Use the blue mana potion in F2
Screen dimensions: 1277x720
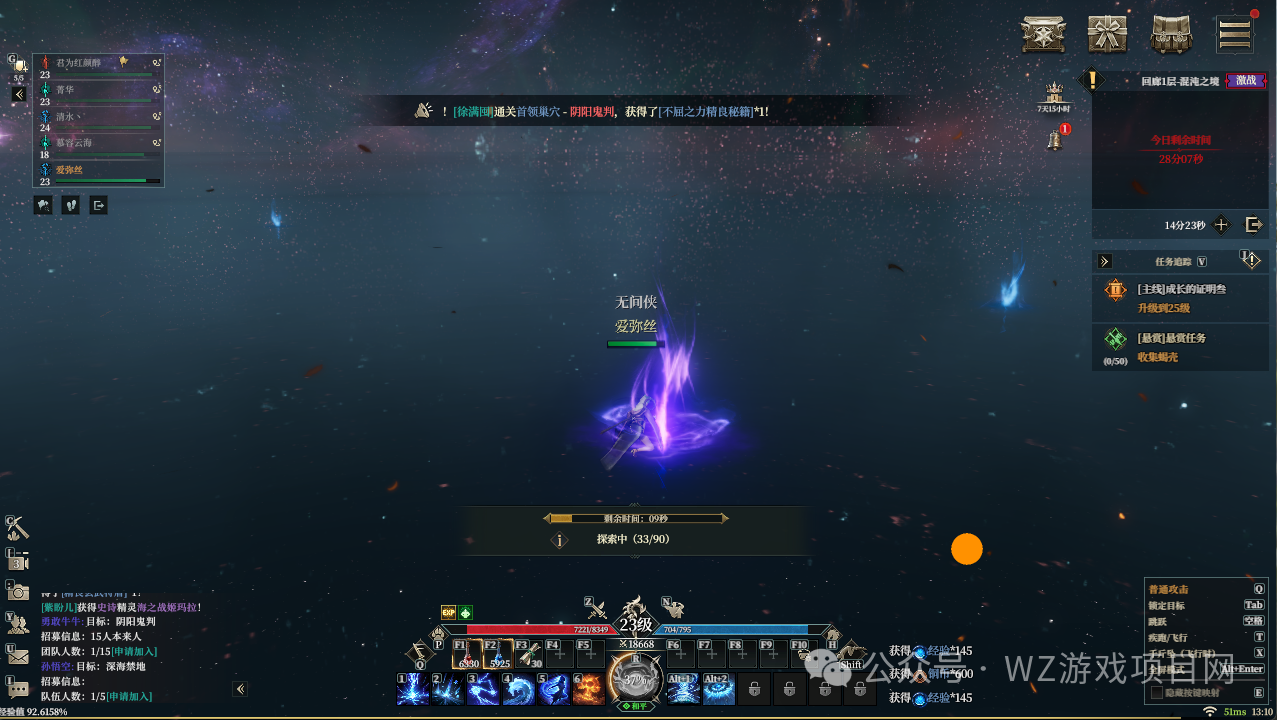coord(498,654)
